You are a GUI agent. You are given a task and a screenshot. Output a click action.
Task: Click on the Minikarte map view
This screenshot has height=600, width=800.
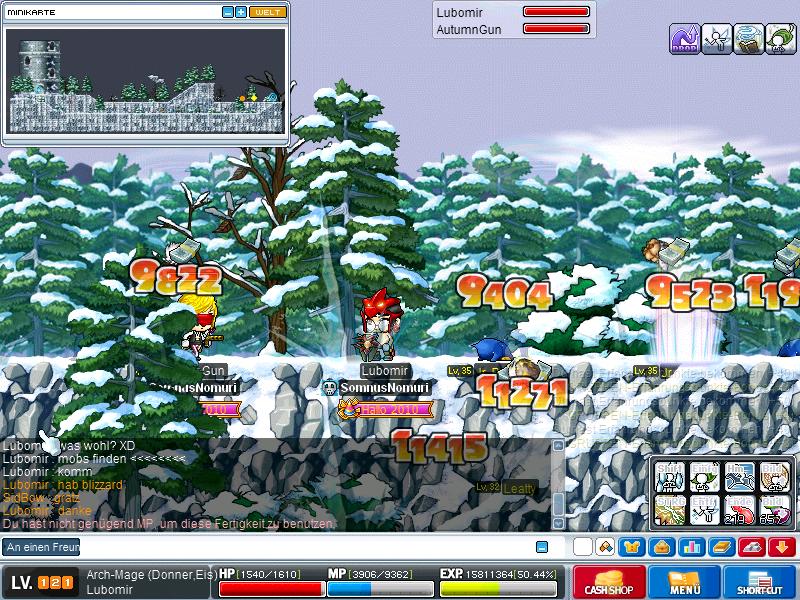tap(146, 82)
